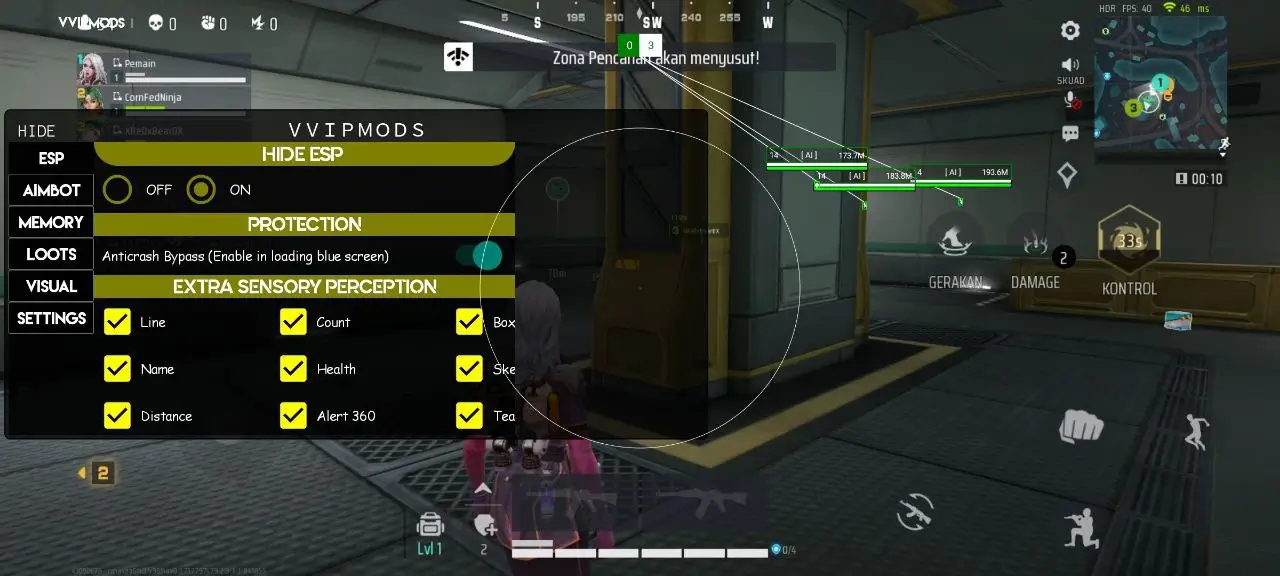
Task: Uncheck the Alert 360 checkbox
Action: tap(293, 416)
